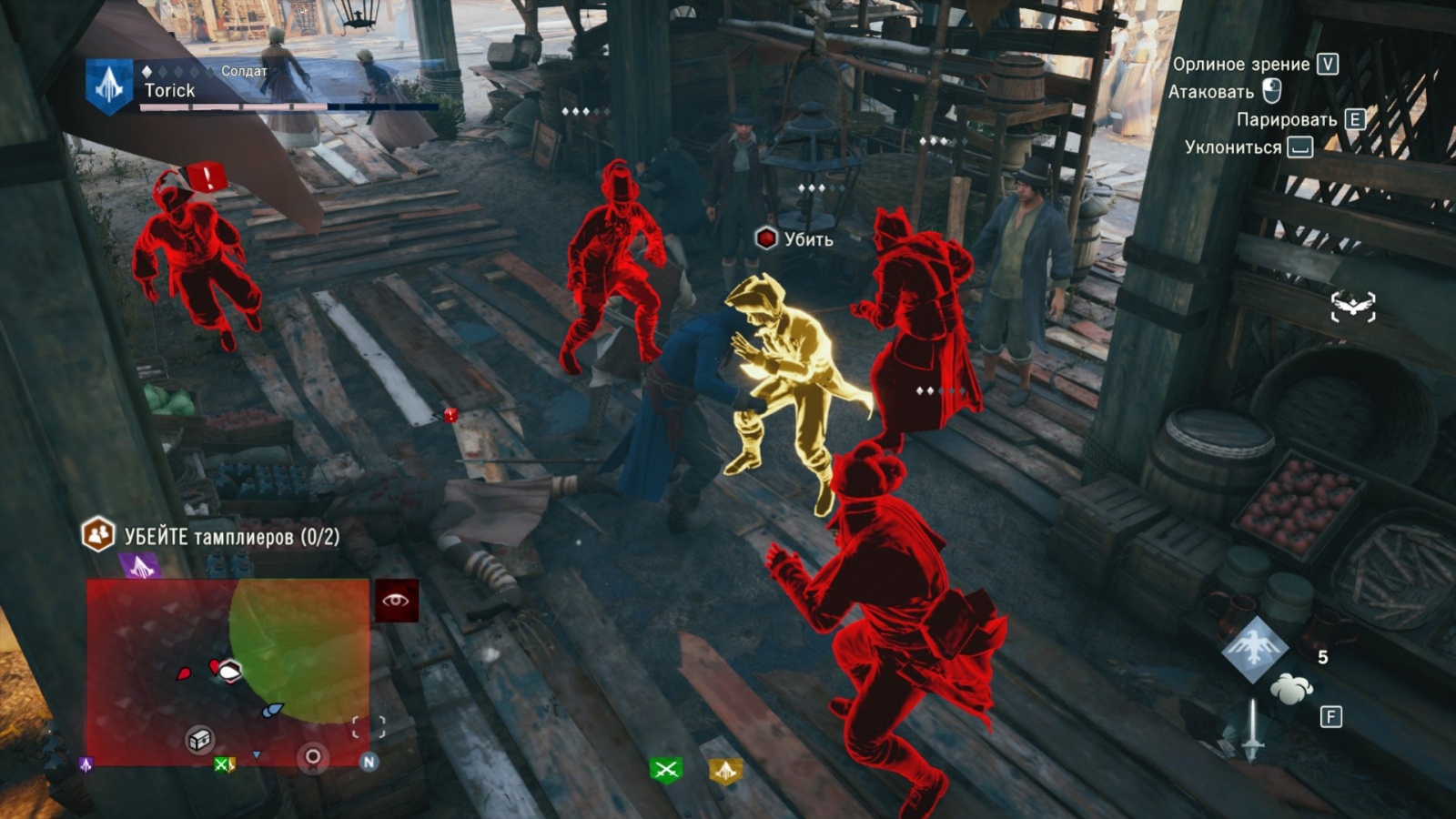Viewport: 1456px width, 819px height.
Task: Select the chest icon on the minimap
Action: [202, 740]
